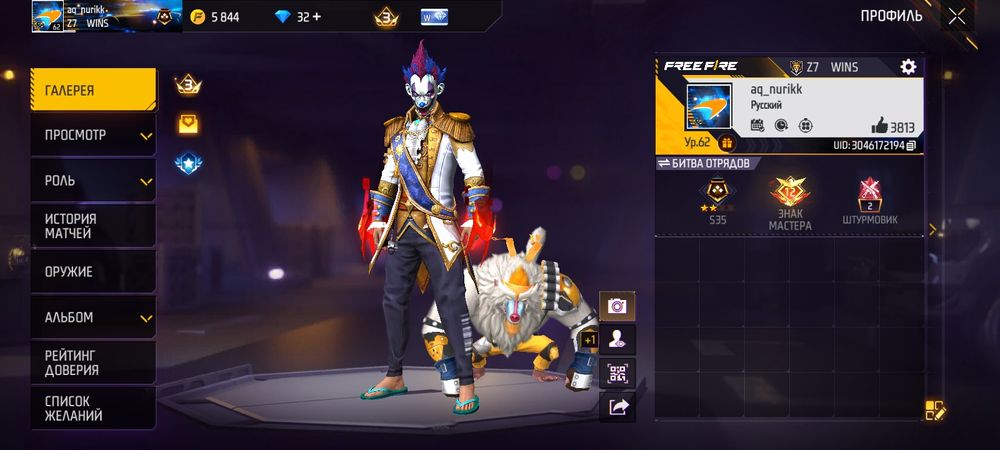Click the camera screenshot button

pyautogui.click(x=617, y=306)
